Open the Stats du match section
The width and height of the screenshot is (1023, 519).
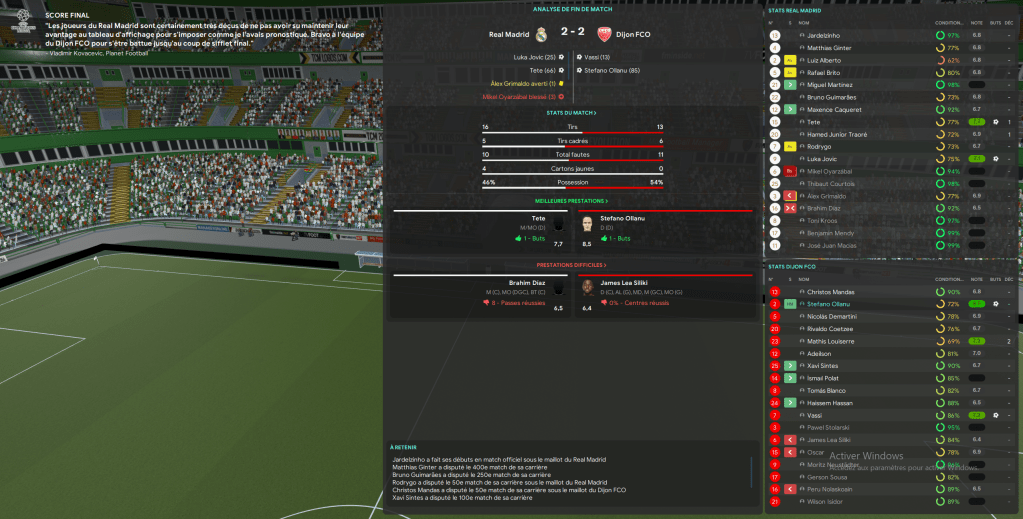572,113
